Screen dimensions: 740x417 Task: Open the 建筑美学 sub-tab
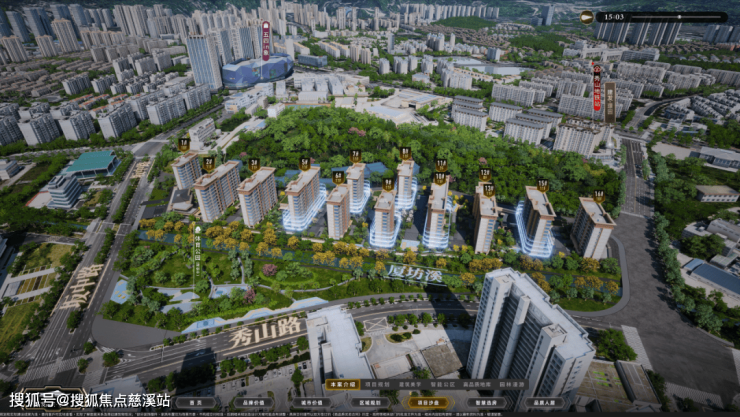tap(410, 384)
